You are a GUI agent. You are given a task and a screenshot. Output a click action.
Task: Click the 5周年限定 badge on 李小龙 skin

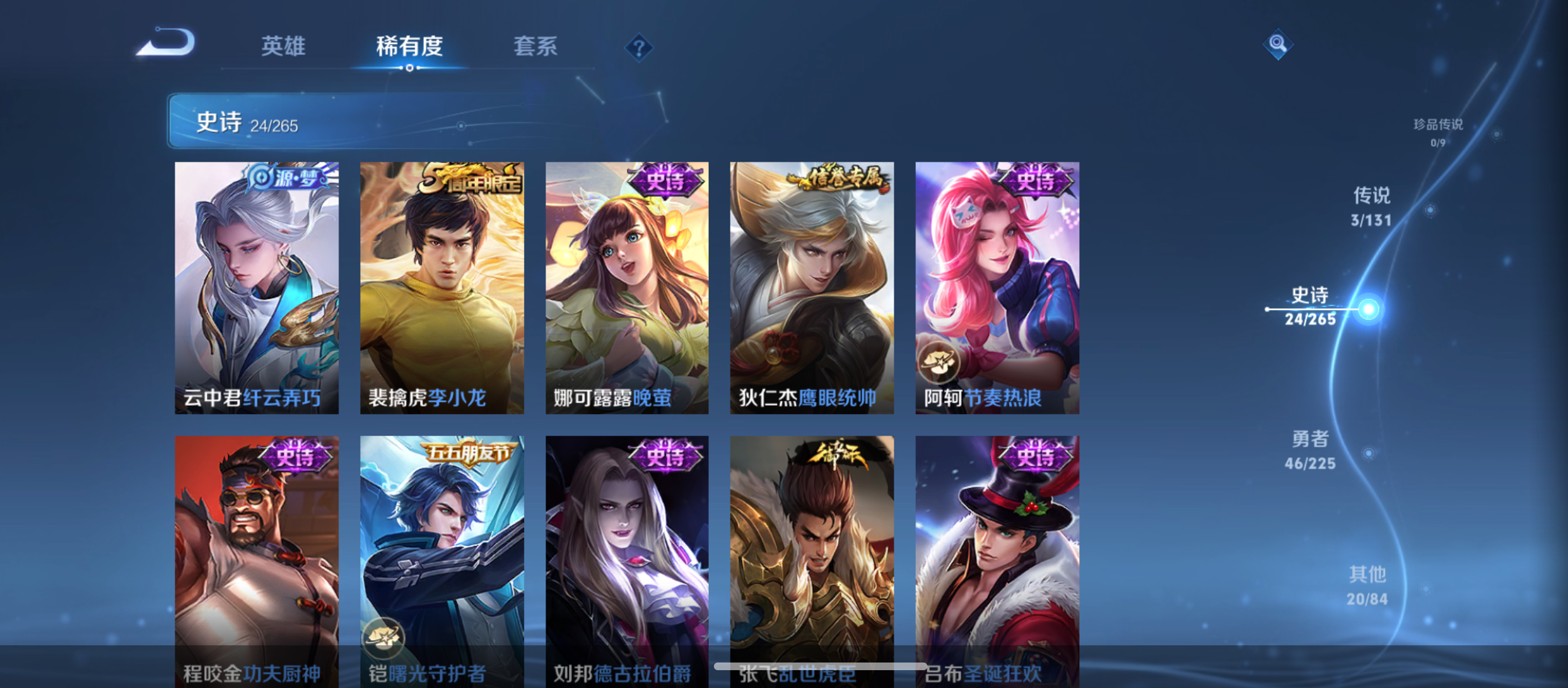coord(470,180)
